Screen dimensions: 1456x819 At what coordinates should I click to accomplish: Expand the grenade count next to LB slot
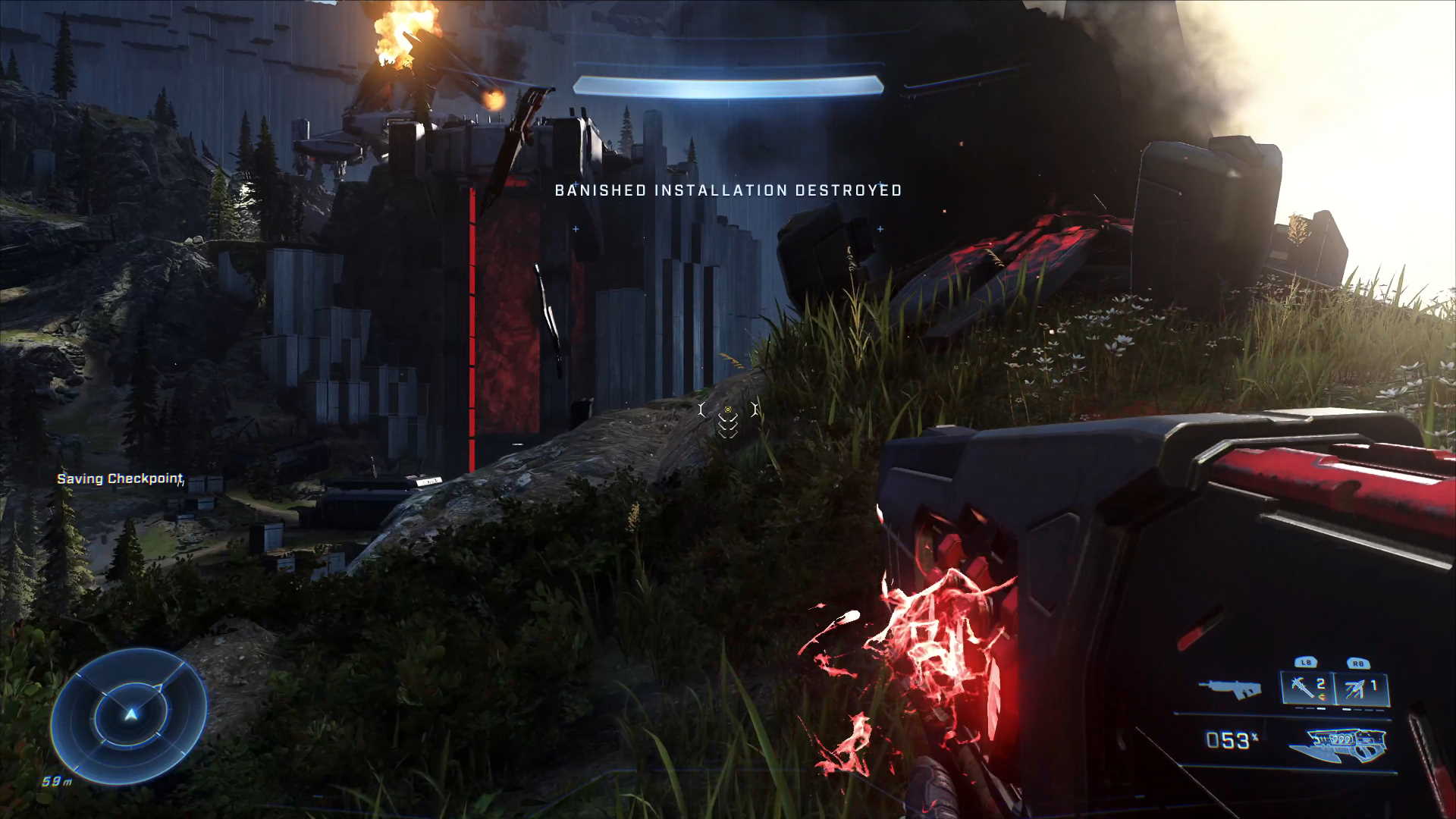1321,684
